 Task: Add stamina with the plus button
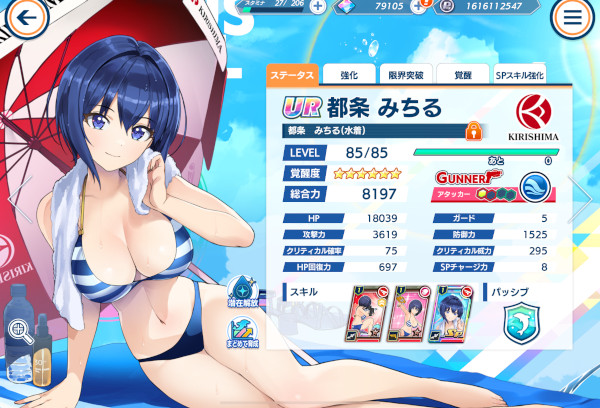pos(317,6)
